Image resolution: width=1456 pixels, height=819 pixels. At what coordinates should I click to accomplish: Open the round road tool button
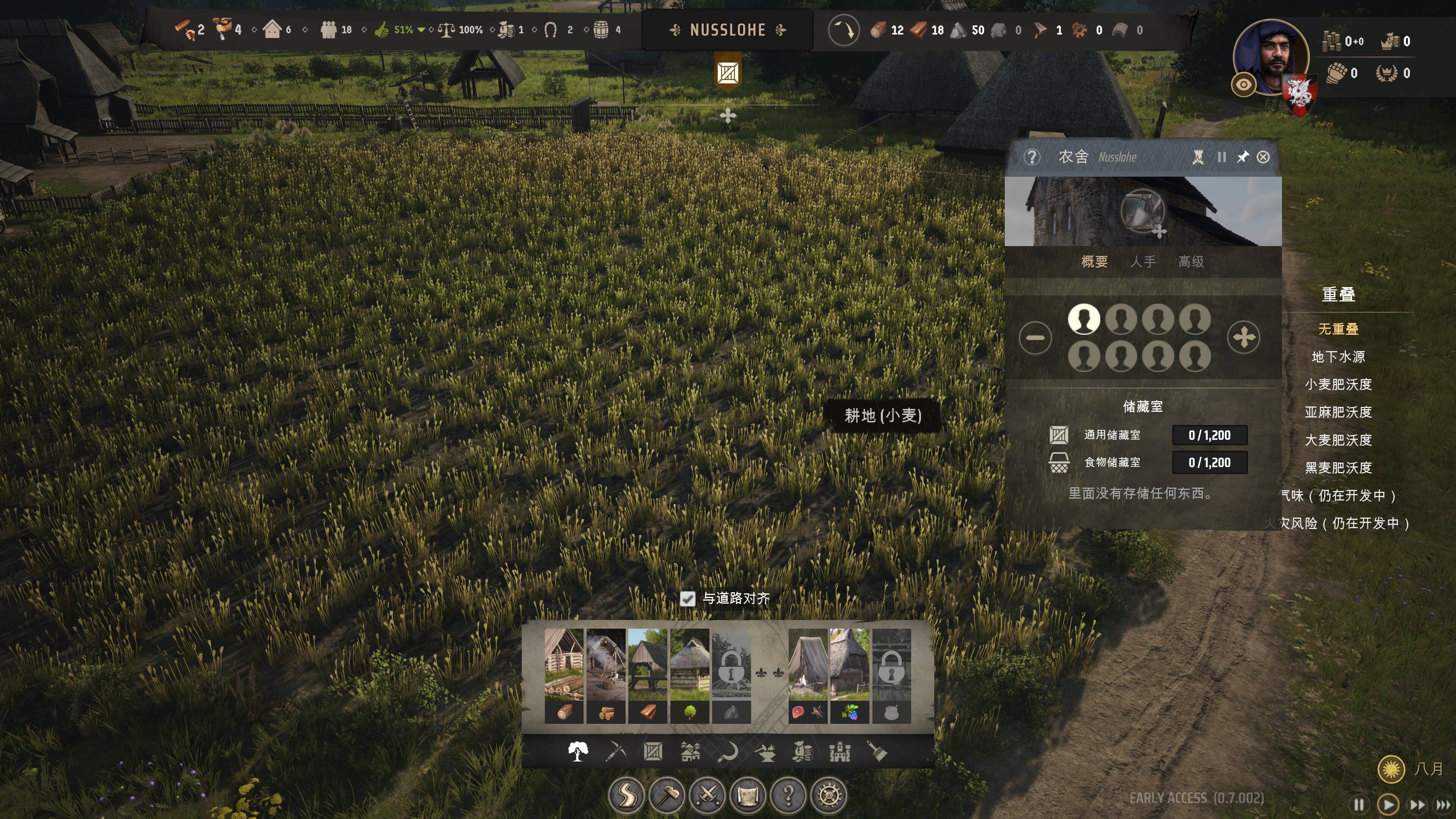click(626, 796)
